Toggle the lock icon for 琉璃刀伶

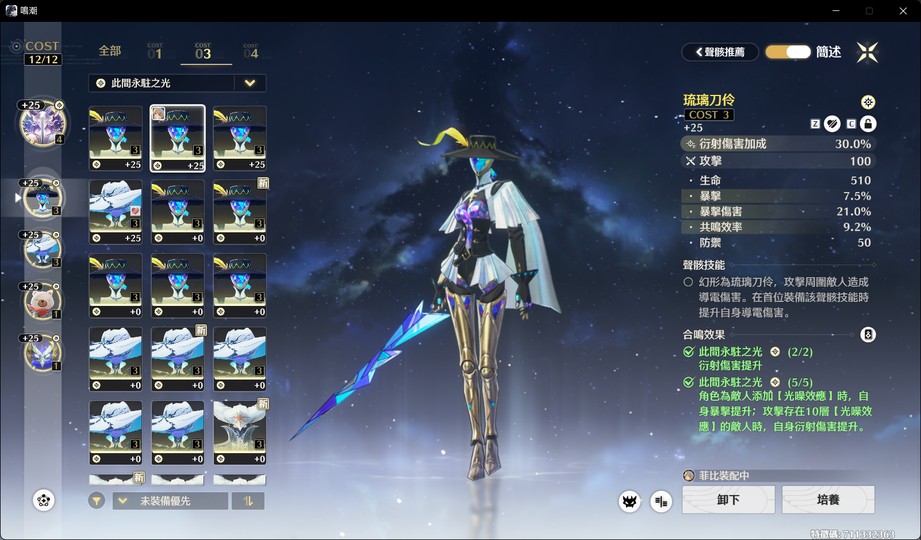pyautogui.click(x=868, y=124)
